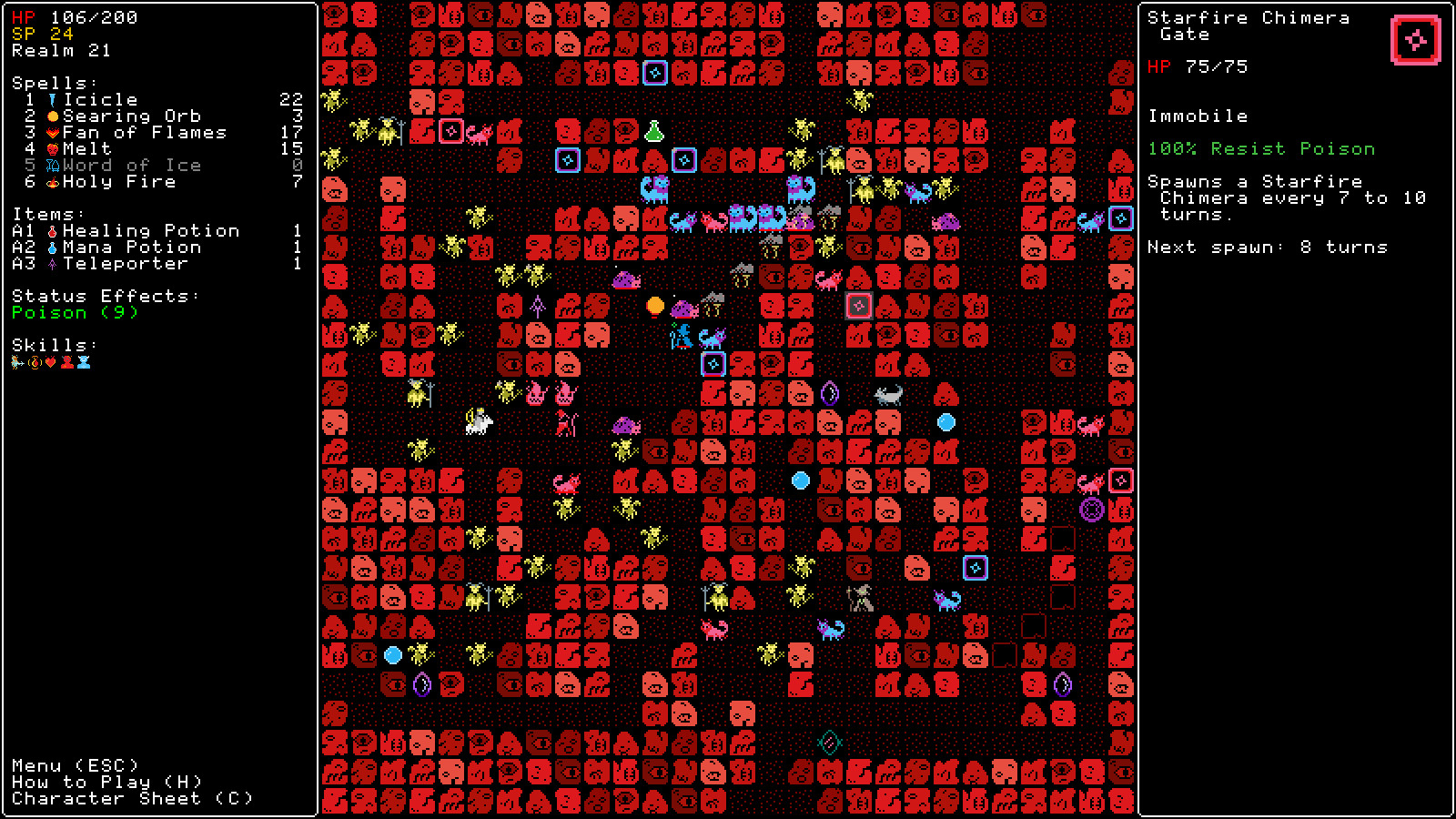Click the red demon skill icon

[66, 361]
